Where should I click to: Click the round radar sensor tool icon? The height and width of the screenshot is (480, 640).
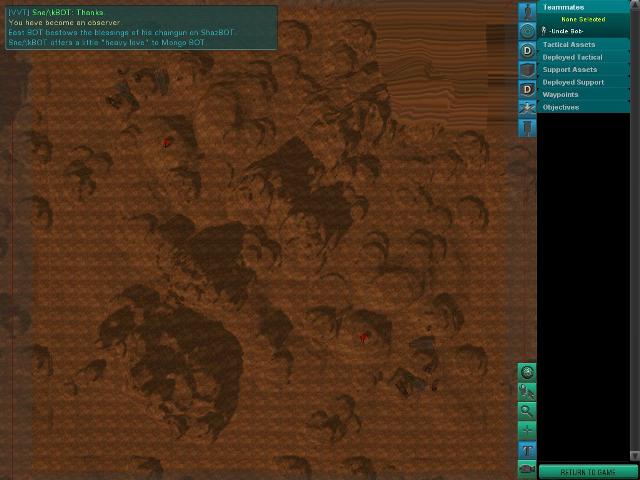point(527,373)
